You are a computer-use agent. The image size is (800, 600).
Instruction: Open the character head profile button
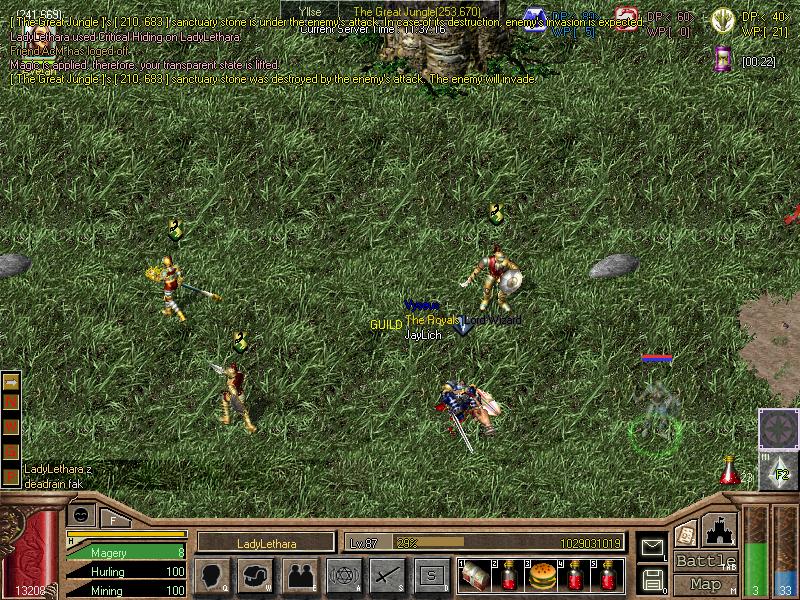click(x=213, y=575)
